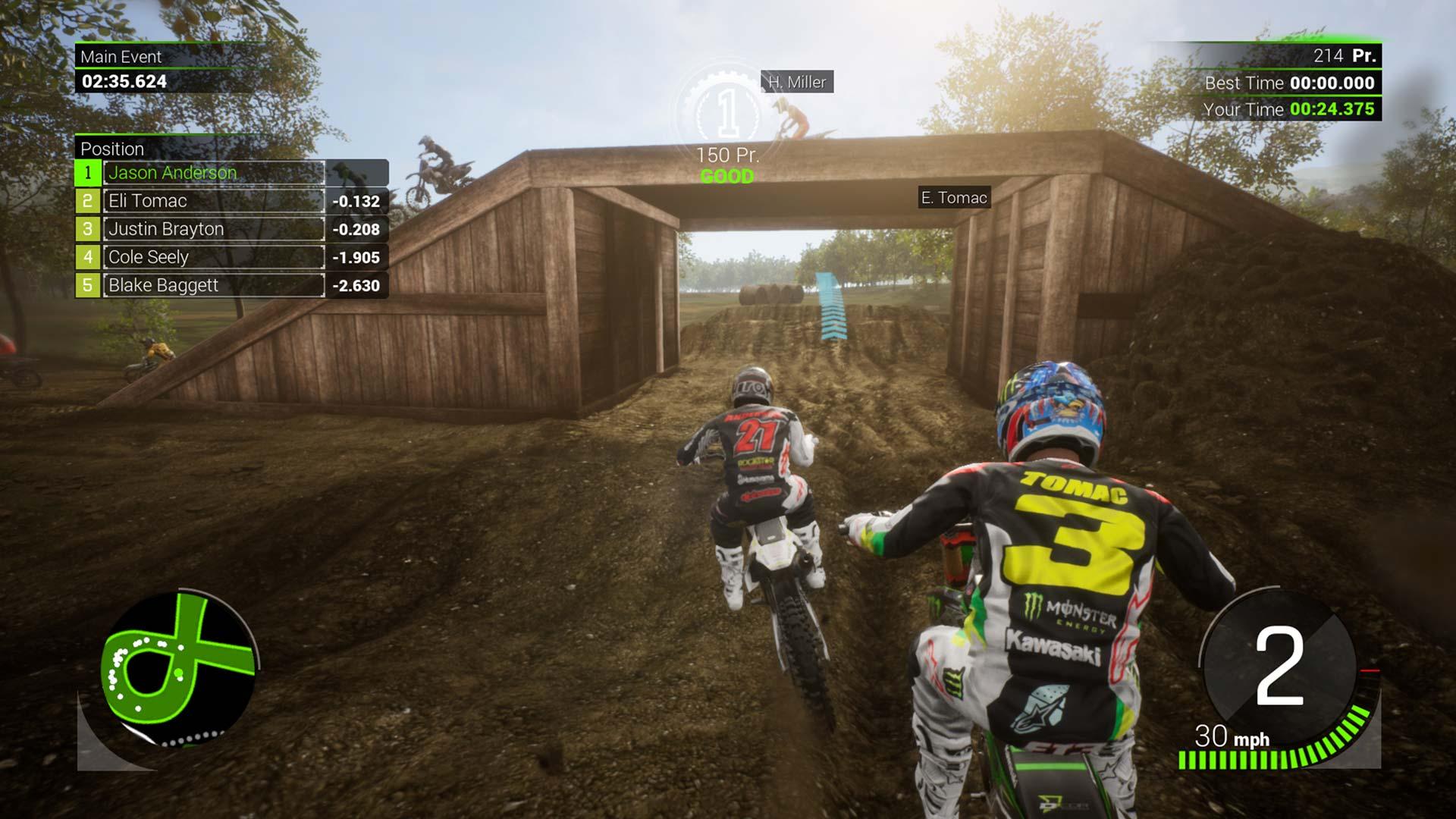The image size is (1456, 819).
Task: Select Jason Anderson in the position list
Action: pos(214,173)
